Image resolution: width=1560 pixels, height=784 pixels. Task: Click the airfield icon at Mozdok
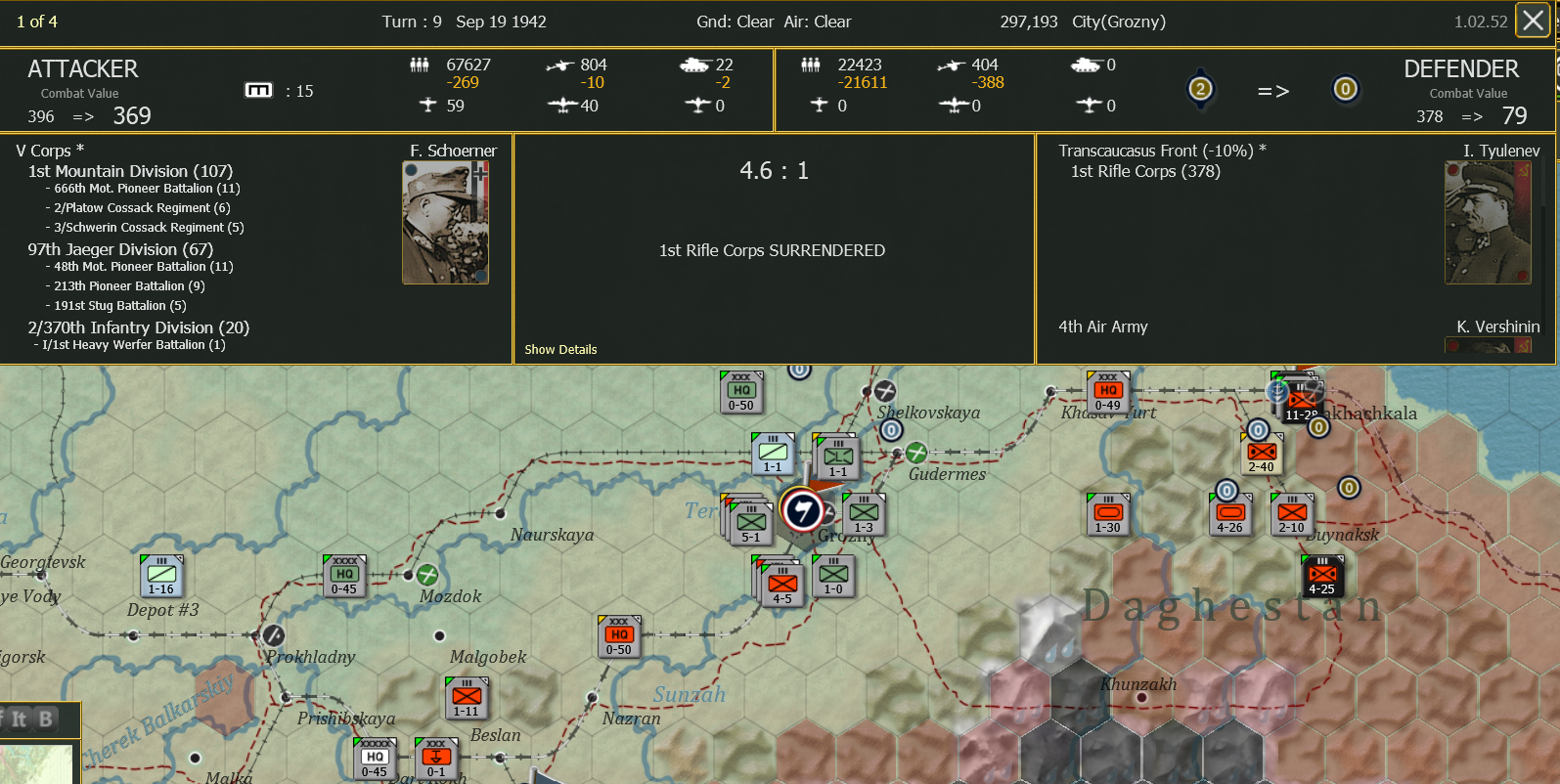[427, 573]
